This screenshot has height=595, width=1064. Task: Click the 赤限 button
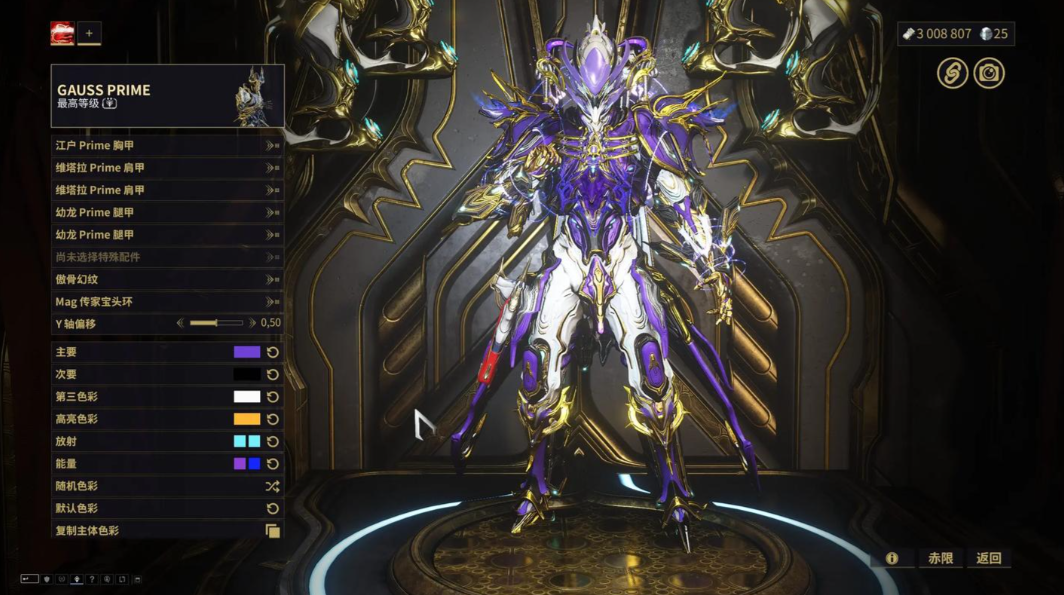[940, 558]
